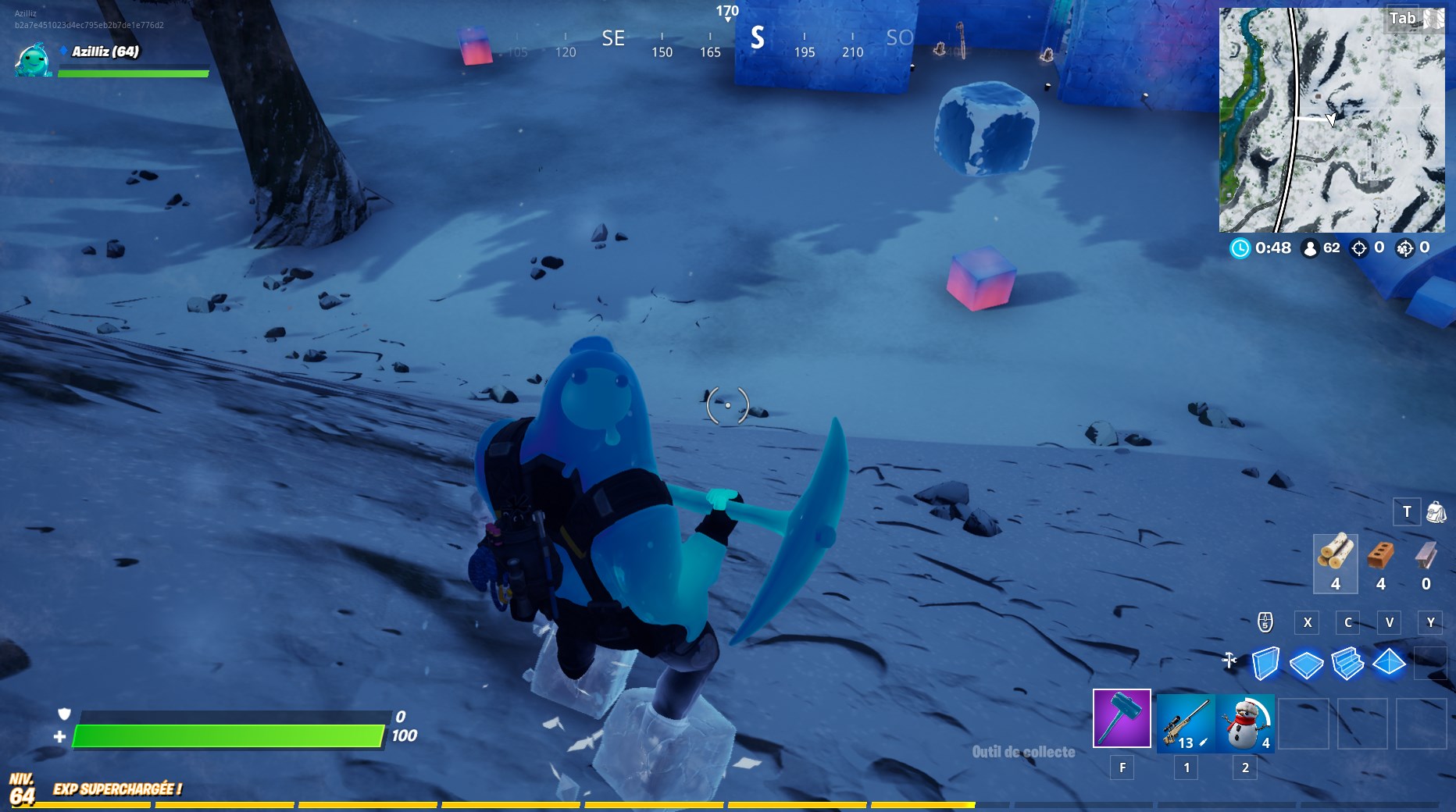Image resolution: width=1456 pixels, height=812 pixels.
Task: Click the edit wrench icon beside build pieces
Action: coord(1229,660)
